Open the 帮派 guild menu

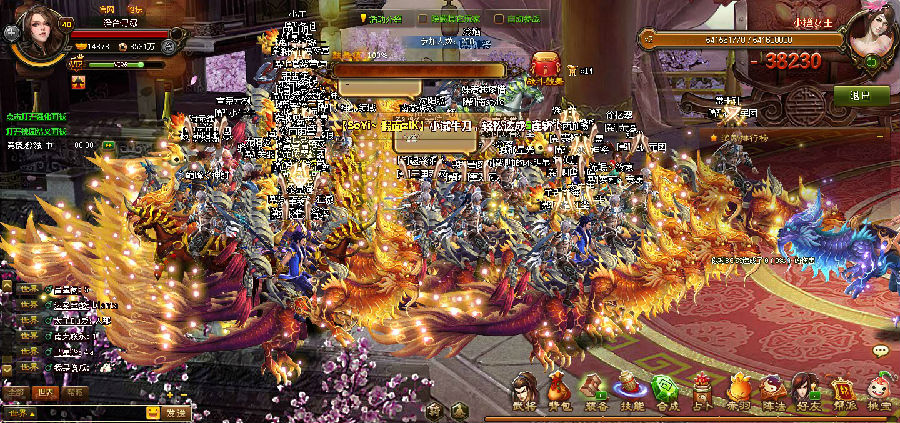842,390
